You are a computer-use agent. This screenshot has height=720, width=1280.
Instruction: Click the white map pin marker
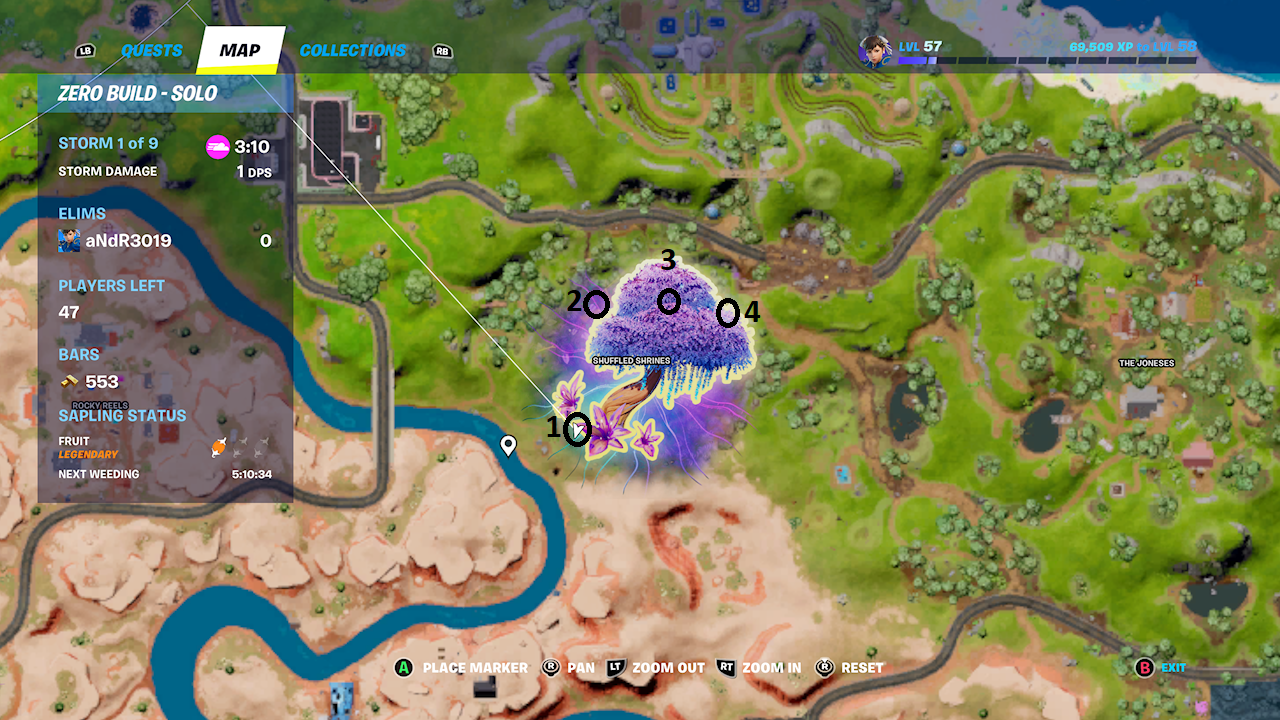(508, 445)
